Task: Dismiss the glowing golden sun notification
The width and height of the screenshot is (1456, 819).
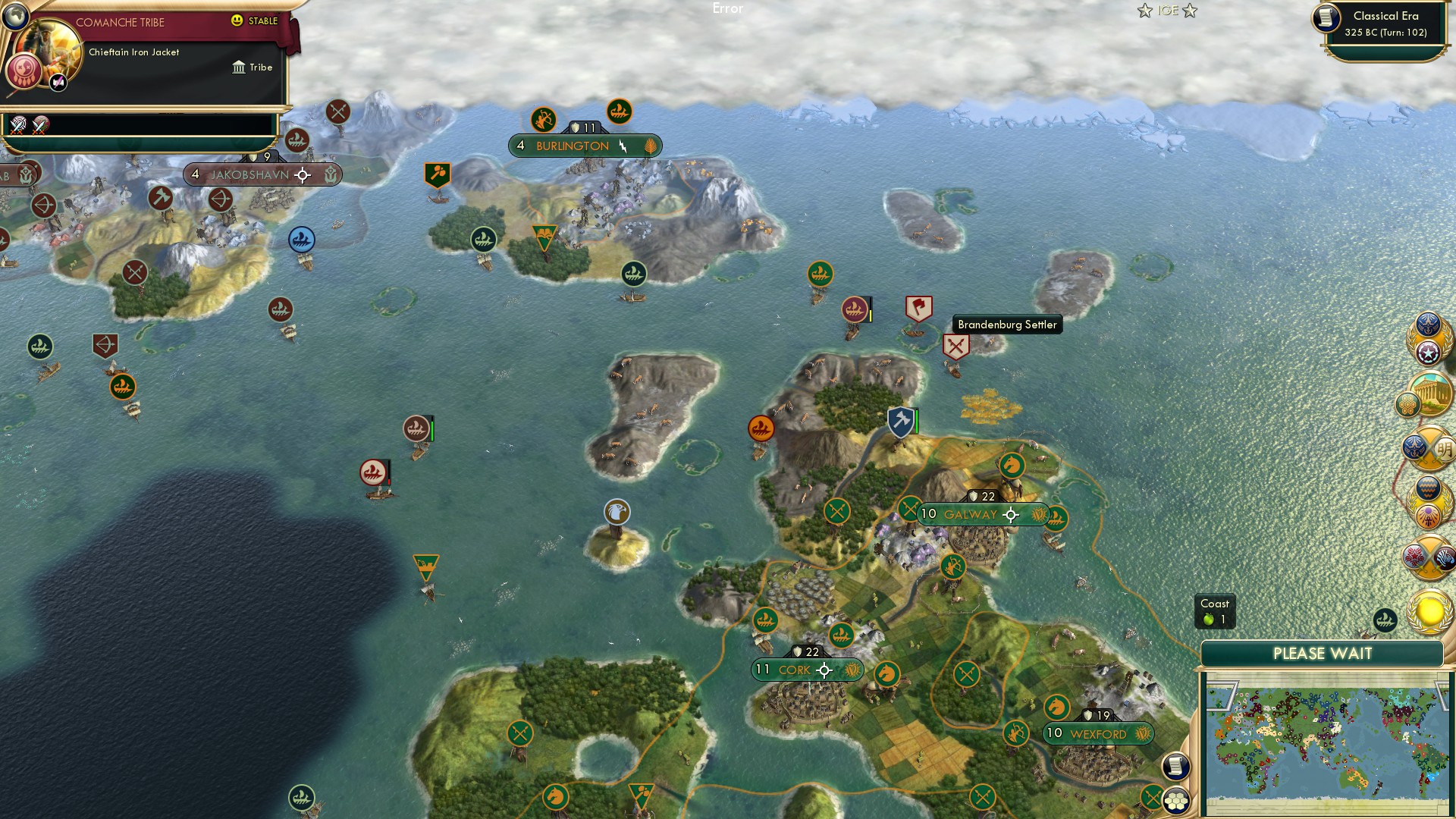Action: (x=1430, y=611)
